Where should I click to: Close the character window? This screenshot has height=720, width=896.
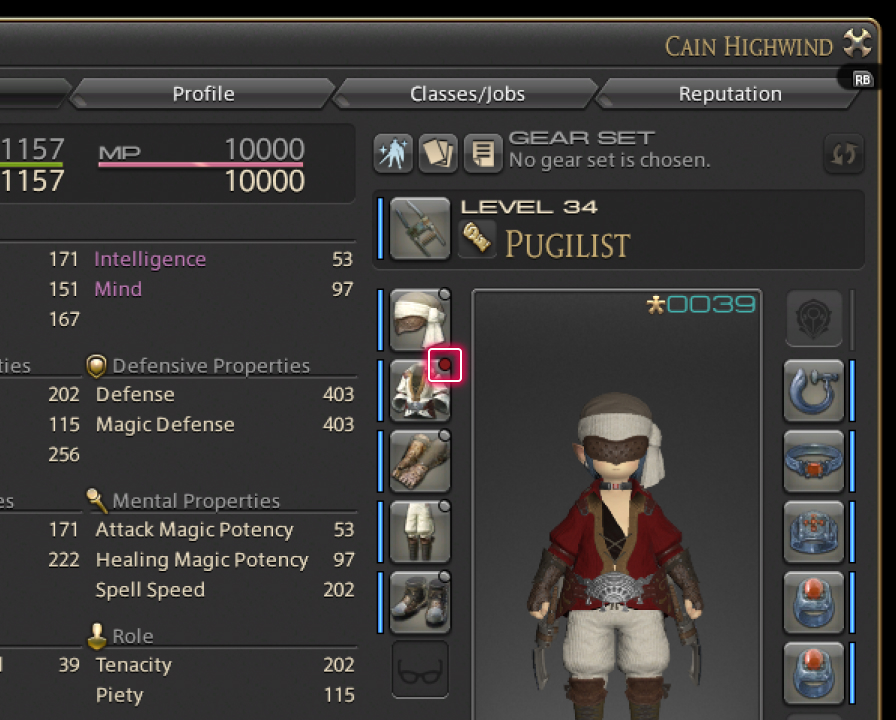pos(858,44)
